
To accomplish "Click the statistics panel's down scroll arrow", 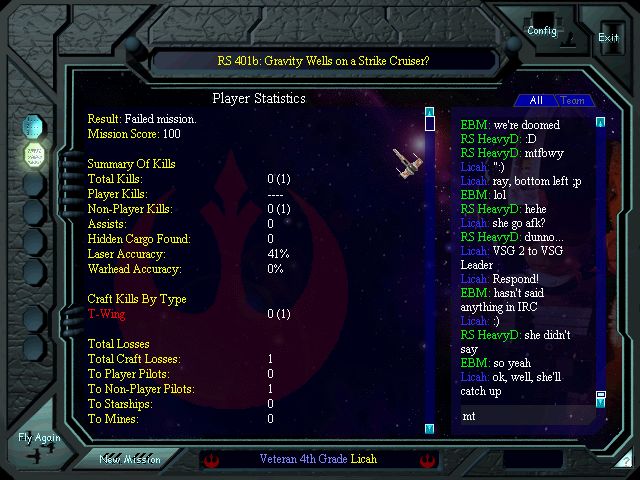I will point(429,428).
